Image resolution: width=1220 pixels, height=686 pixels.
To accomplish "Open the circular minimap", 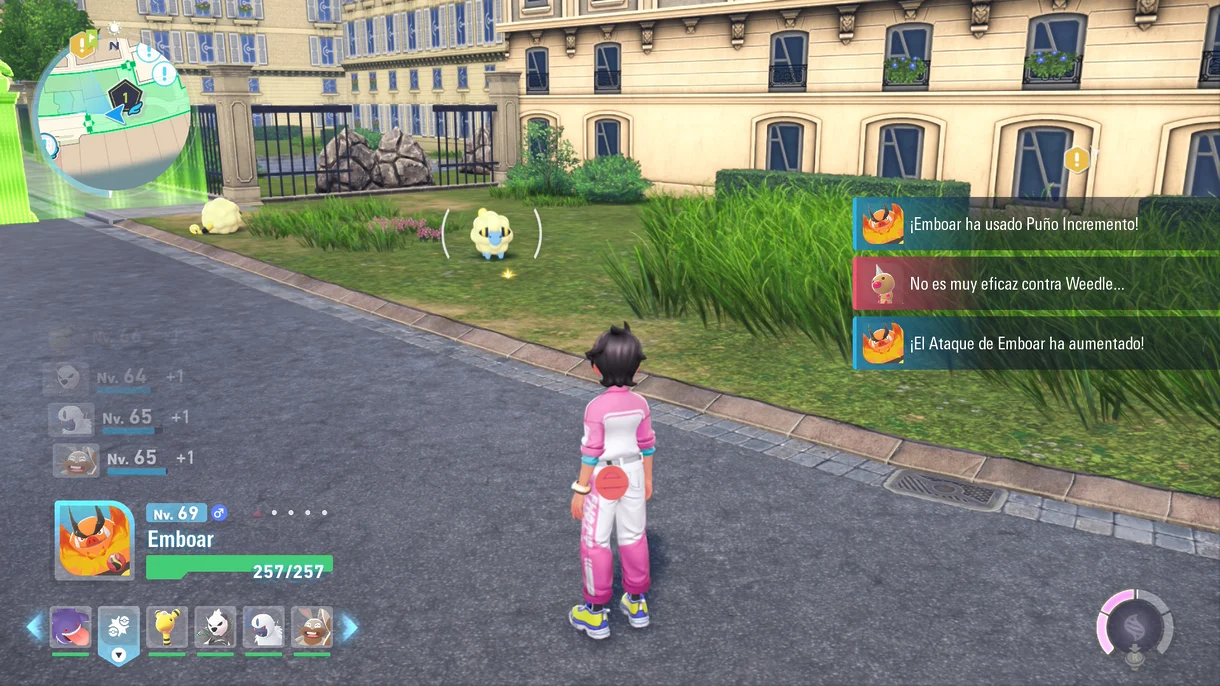I will [112, 112].
